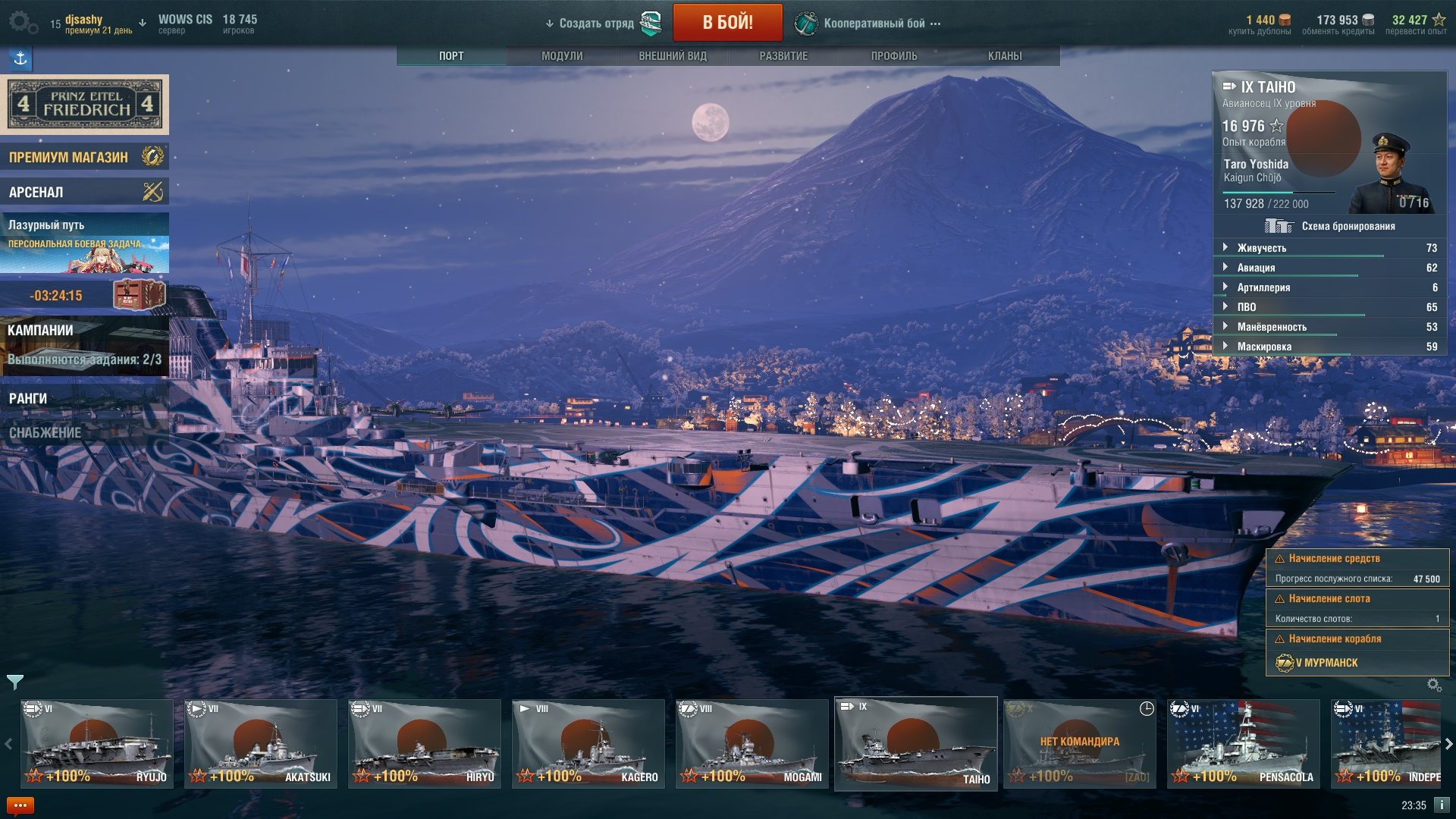This screenshot has width=1456, height=819.
Task: Select the Ryujo ship in carousel
Action: [97, 743]
